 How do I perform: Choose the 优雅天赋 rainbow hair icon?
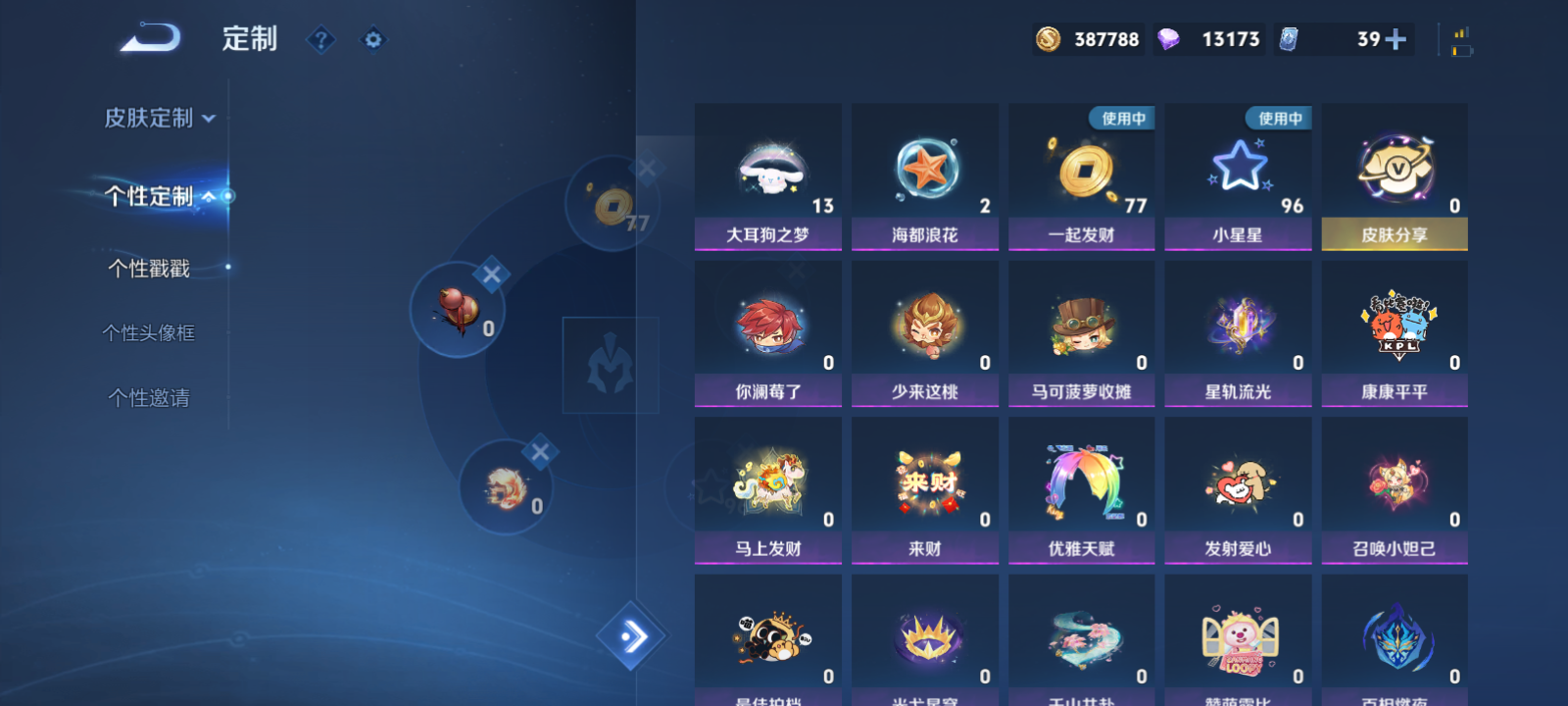(1081, 480)
